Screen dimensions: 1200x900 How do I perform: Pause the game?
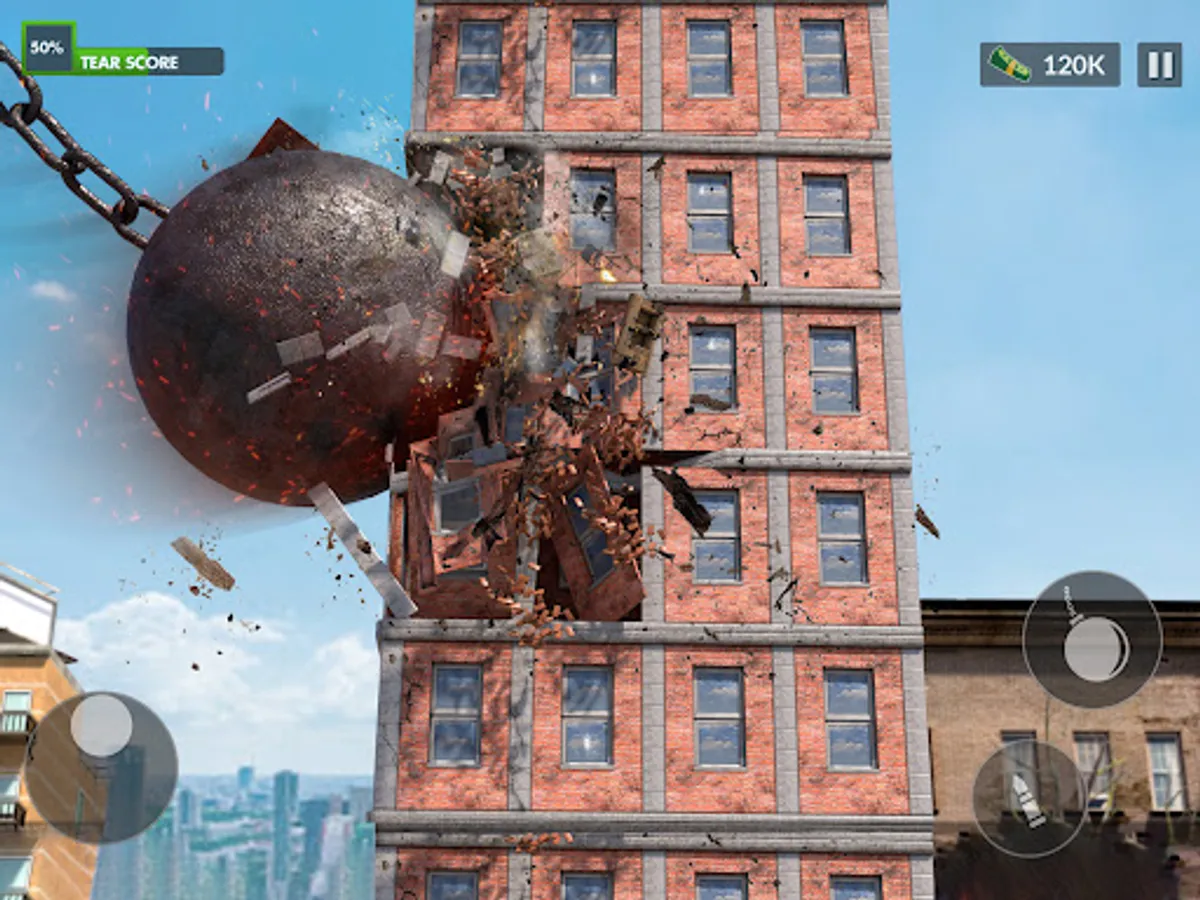[x=1159, y=65]
